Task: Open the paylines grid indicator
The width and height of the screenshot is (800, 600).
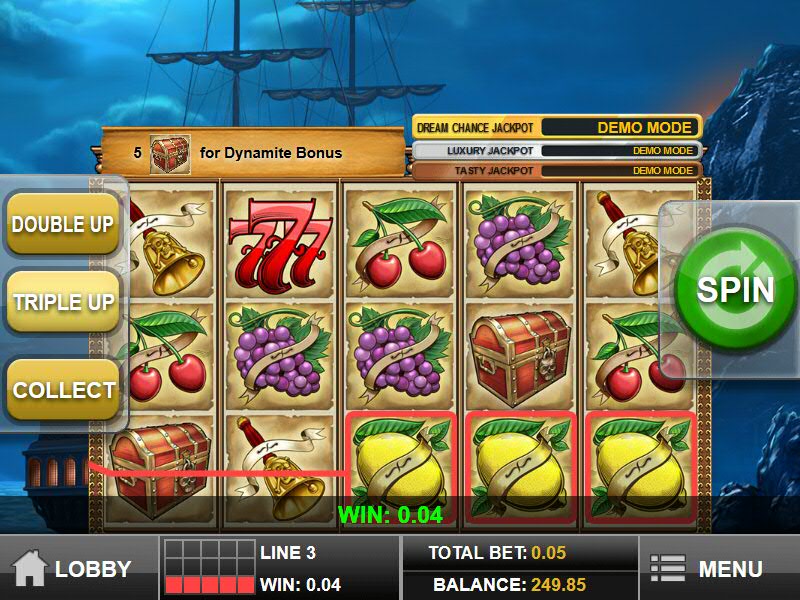Action: [x=209, y=568]
